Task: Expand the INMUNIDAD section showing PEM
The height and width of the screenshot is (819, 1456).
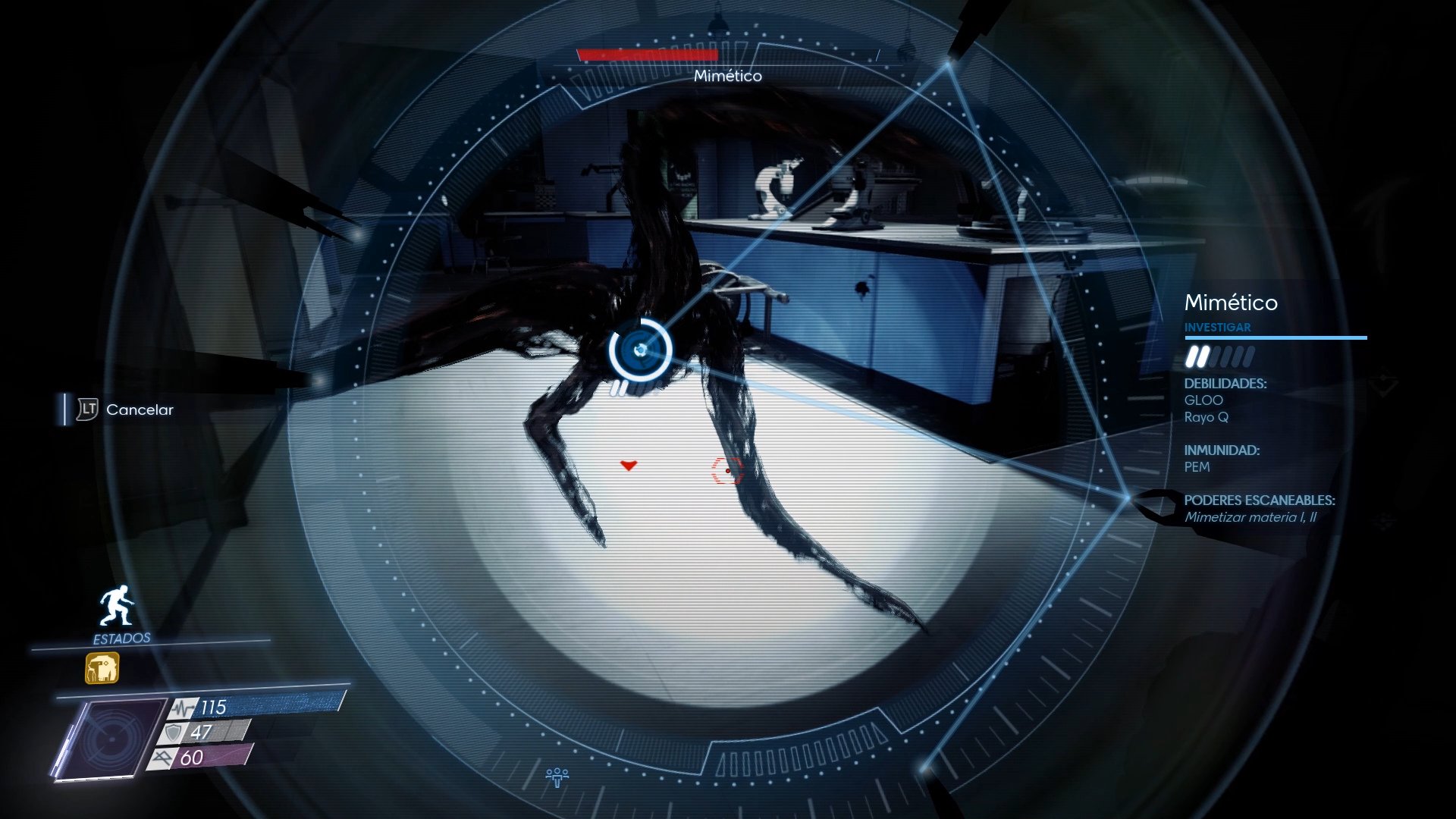Action: click(x=1221, y=450)
